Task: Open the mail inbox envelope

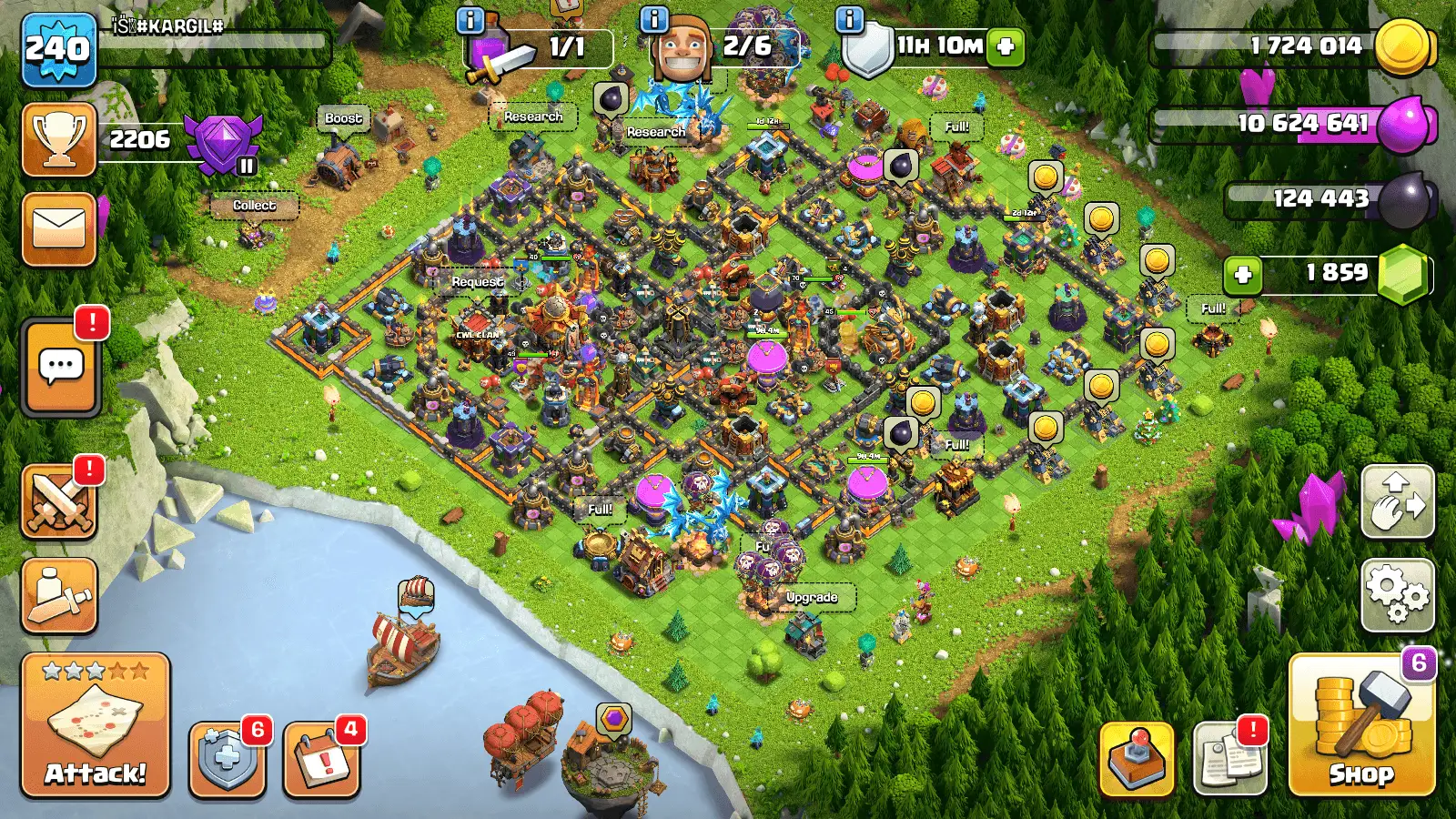Action: click(59, 229)
